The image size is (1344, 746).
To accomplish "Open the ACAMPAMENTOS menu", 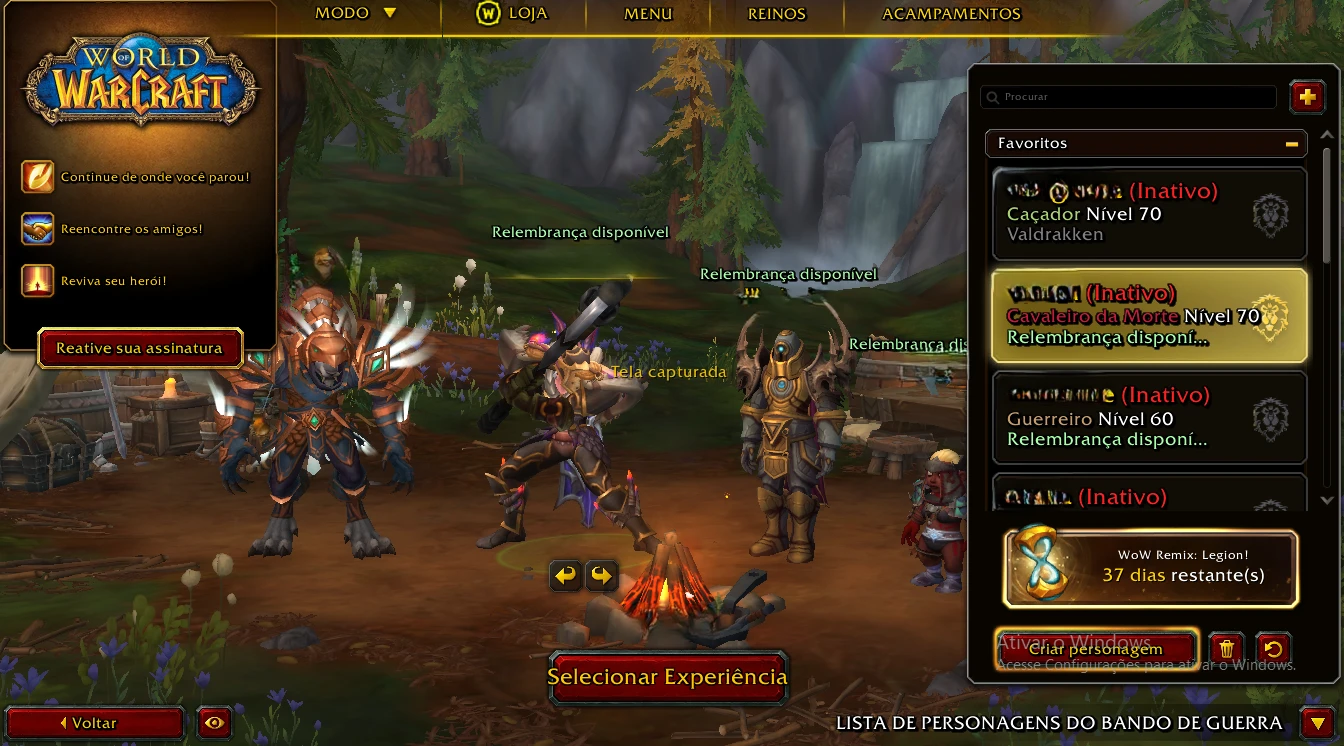I will [950, 14].
